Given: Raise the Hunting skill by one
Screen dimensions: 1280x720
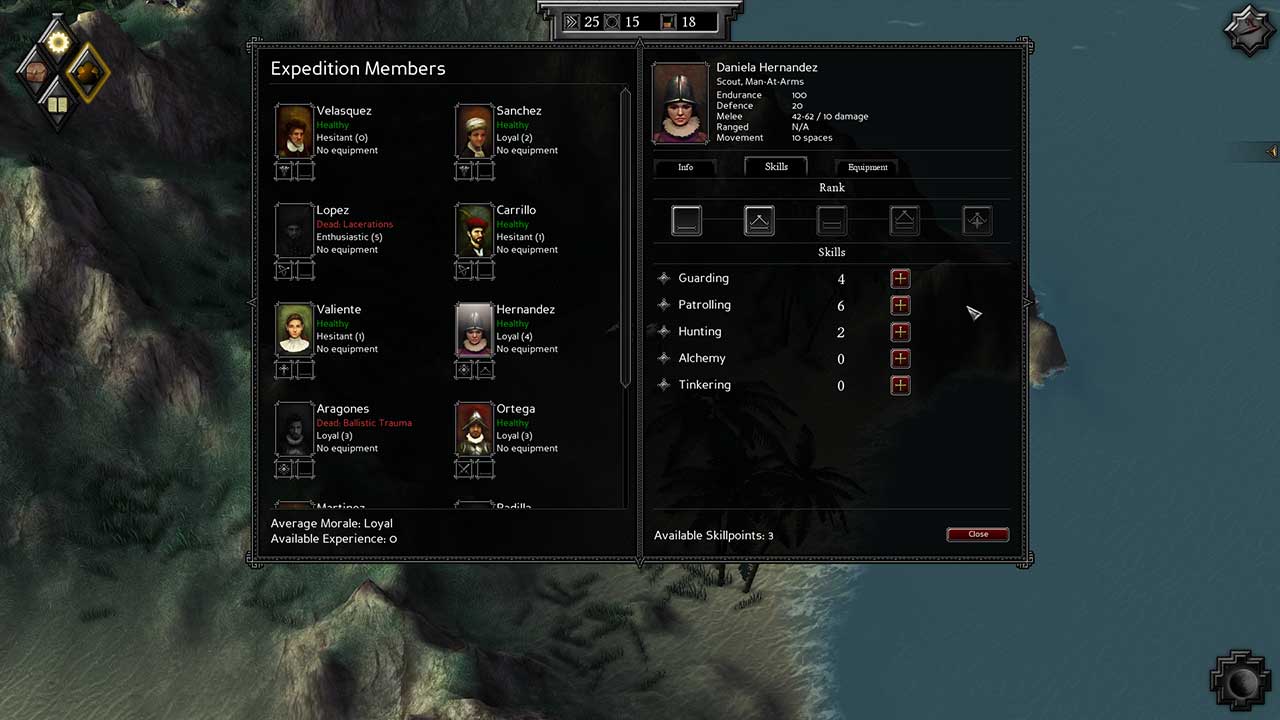Looking at the screenshot, I should [900, 332].
